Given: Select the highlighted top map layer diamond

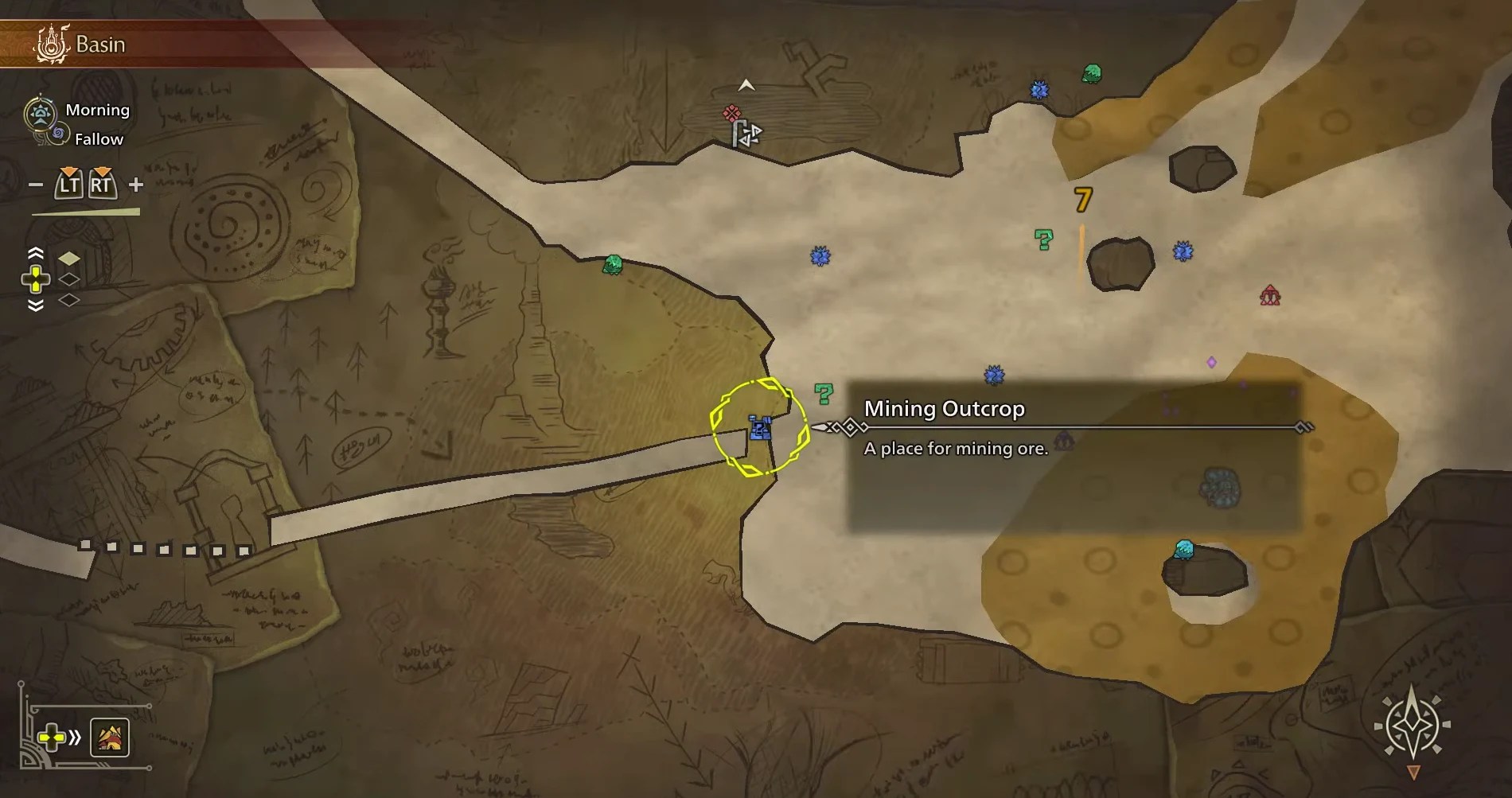Looking at the screenshot, I should click(x=69, y=259).
